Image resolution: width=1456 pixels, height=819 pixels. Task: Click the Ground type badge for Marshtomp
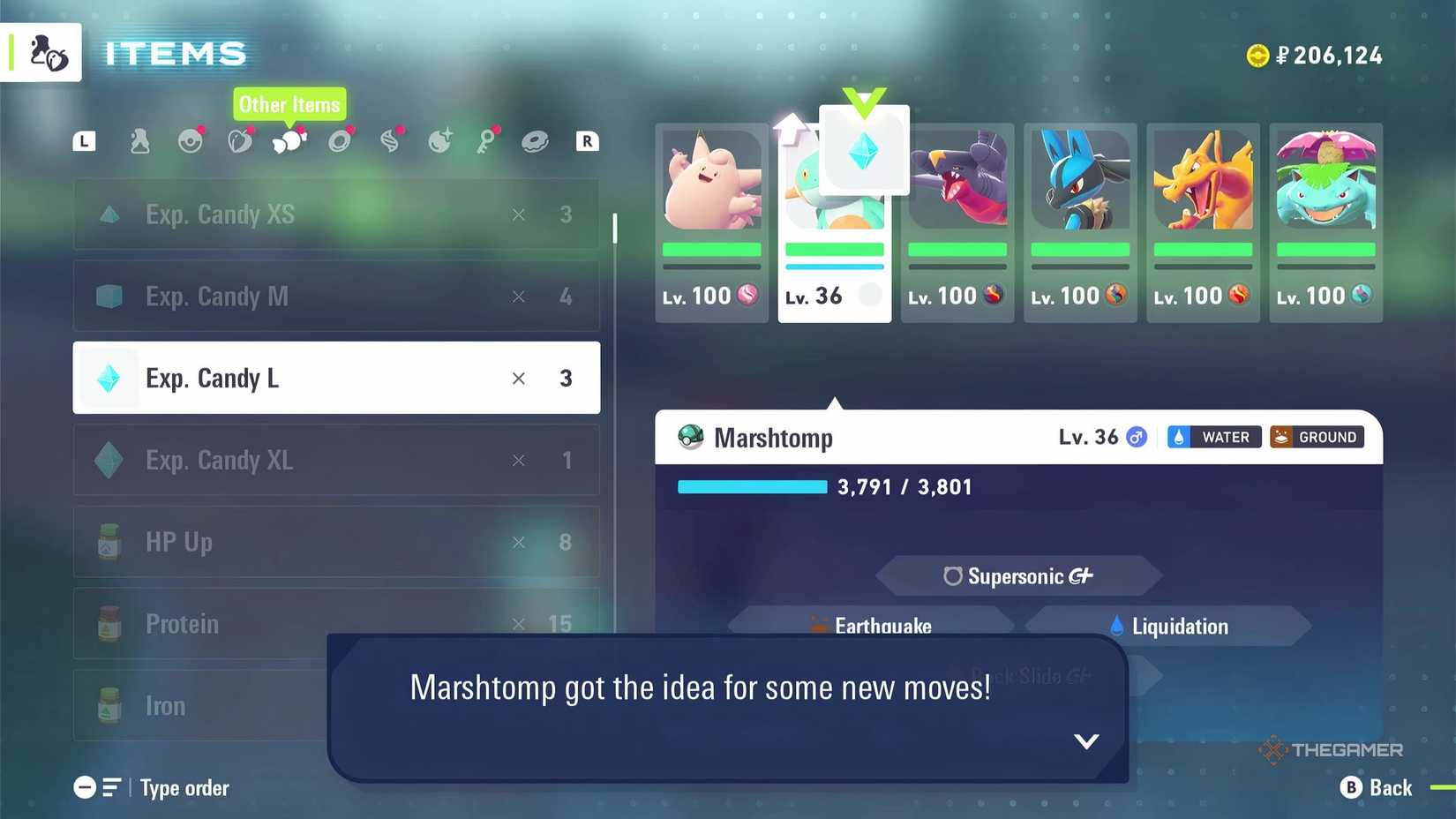pos(1317,436)
